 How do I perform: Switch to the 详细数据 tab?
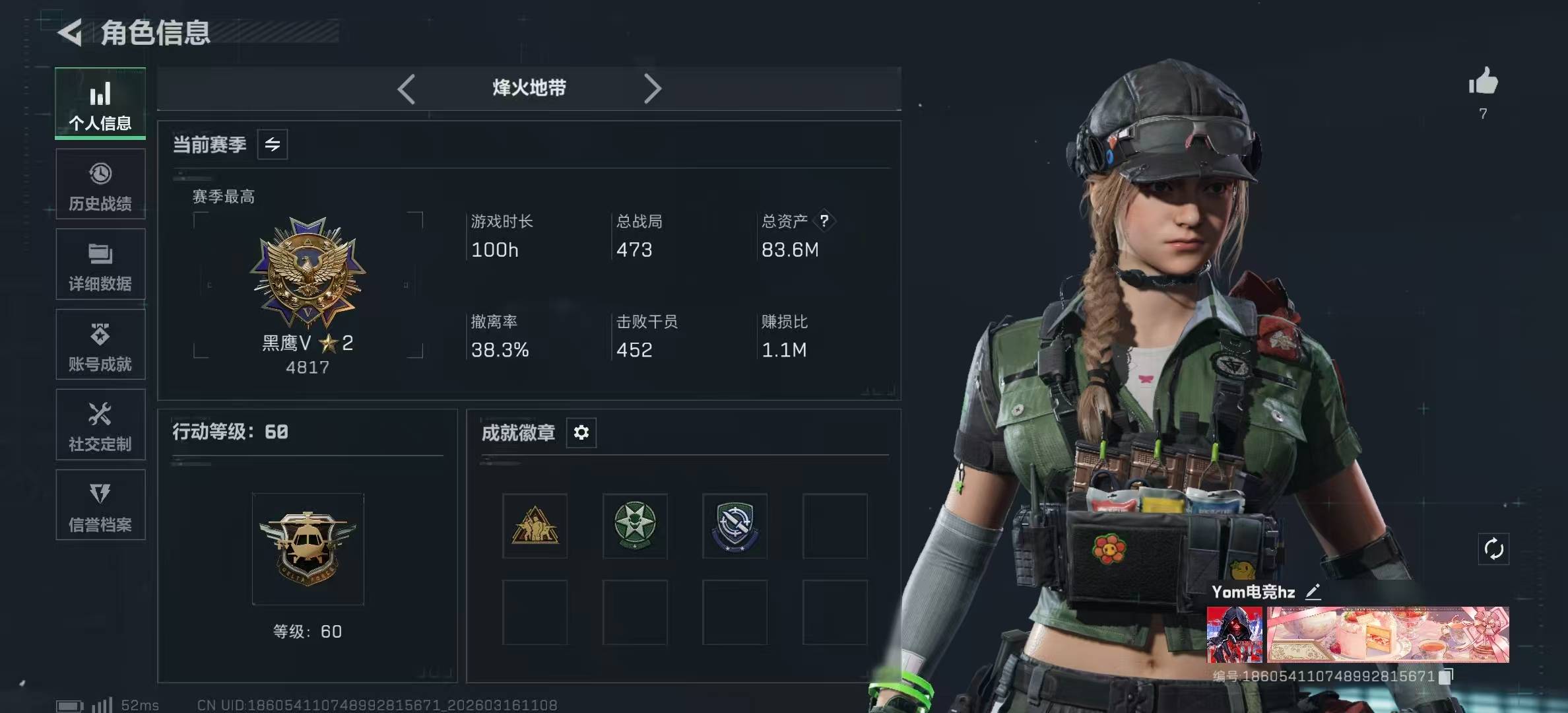point(100,265)
